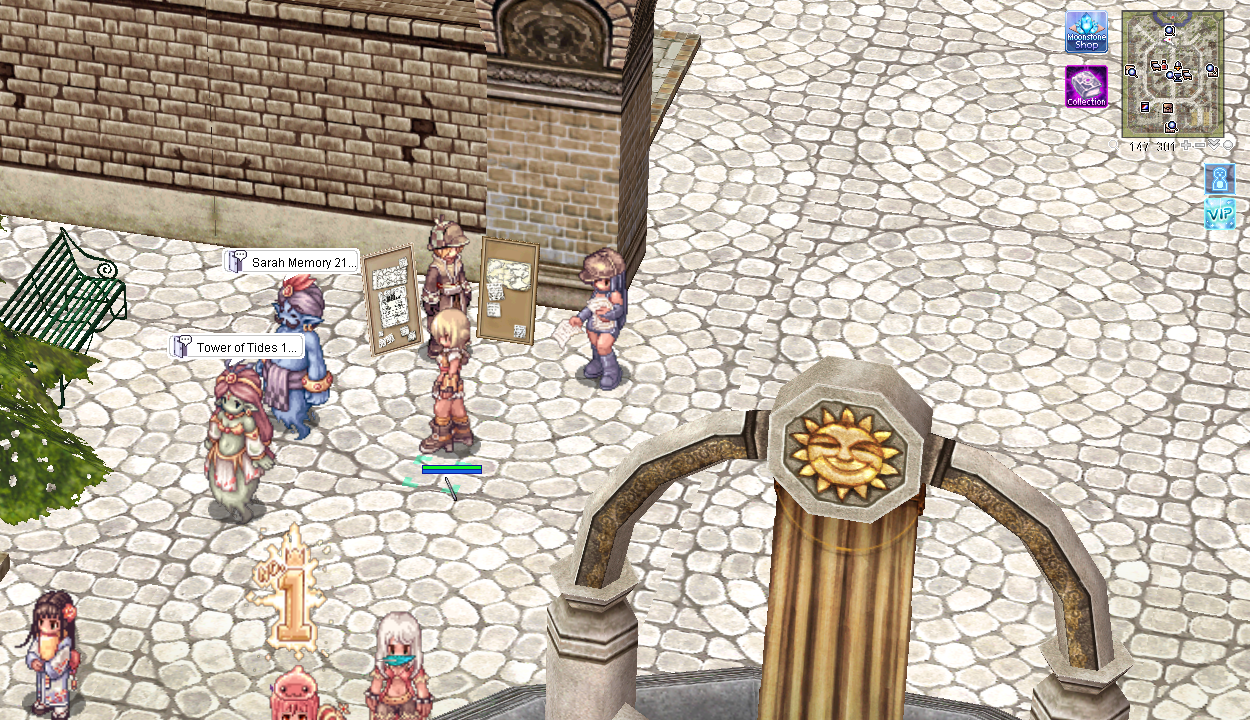Zoom in the minimap with plus button
Screen dimensions: 1250x720
click(1186, 146)
